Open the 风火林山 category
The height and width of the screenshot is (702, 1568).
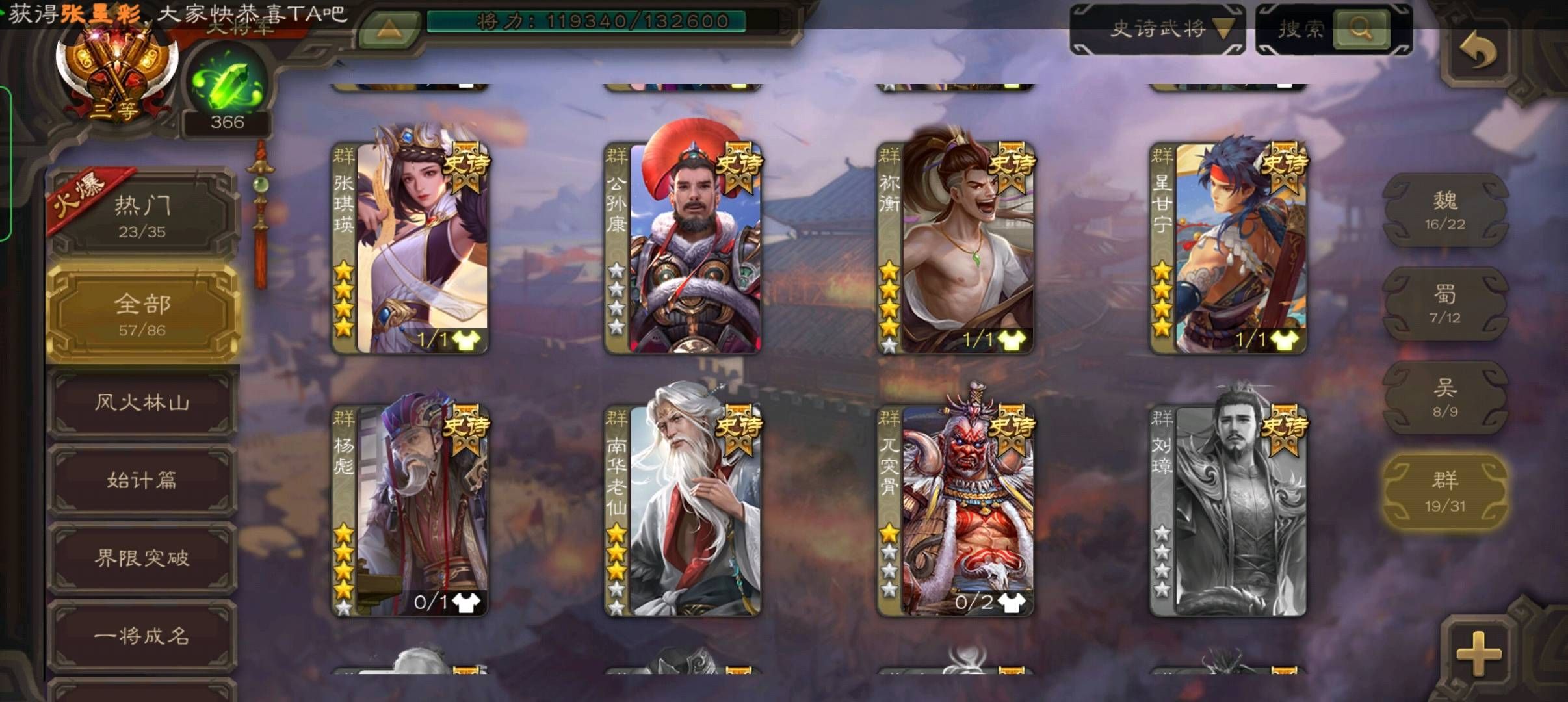tap(142, 402)
